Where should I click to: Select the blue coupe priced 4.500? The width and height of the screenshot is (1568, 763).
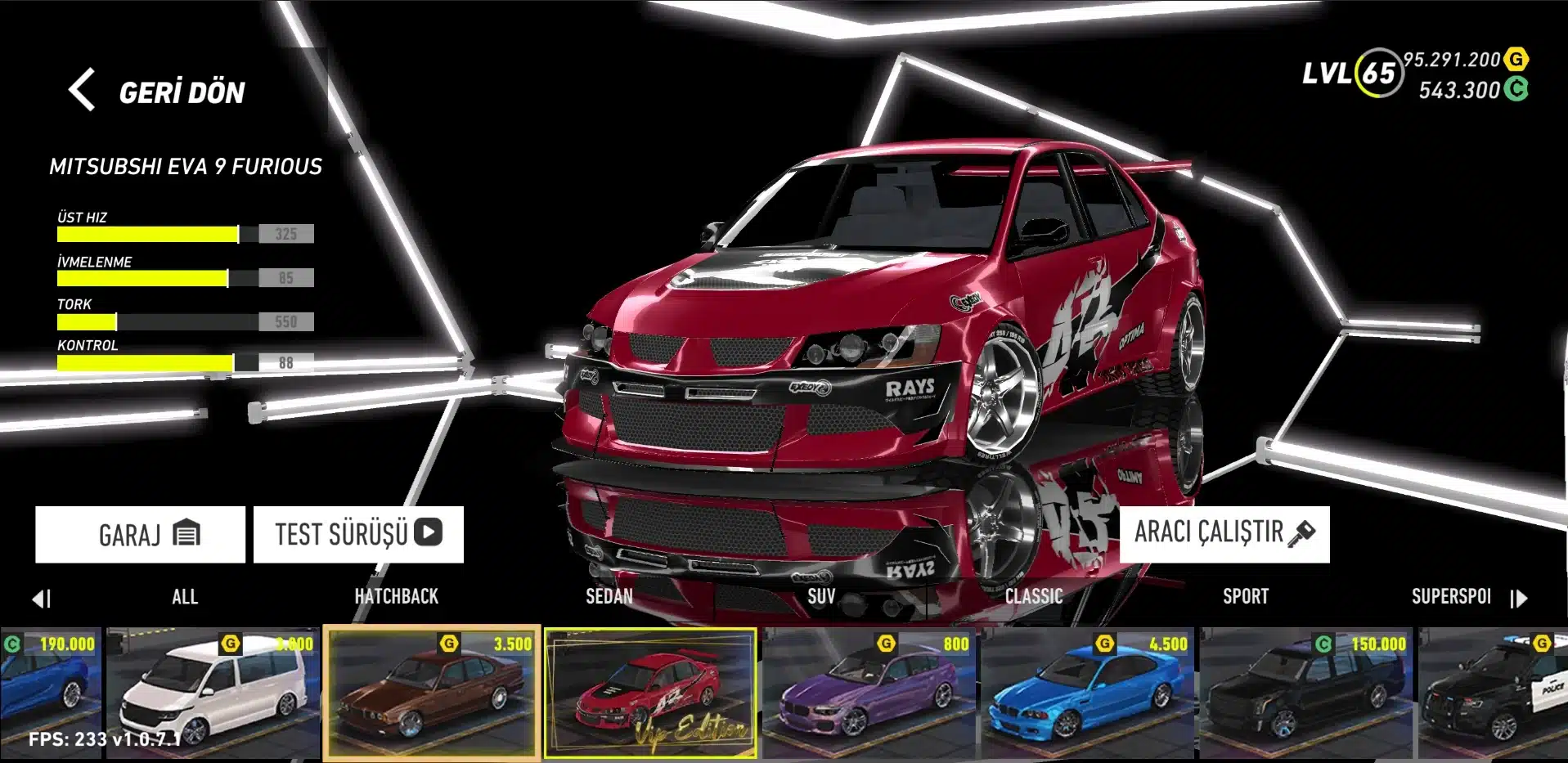coord(1089,693)
